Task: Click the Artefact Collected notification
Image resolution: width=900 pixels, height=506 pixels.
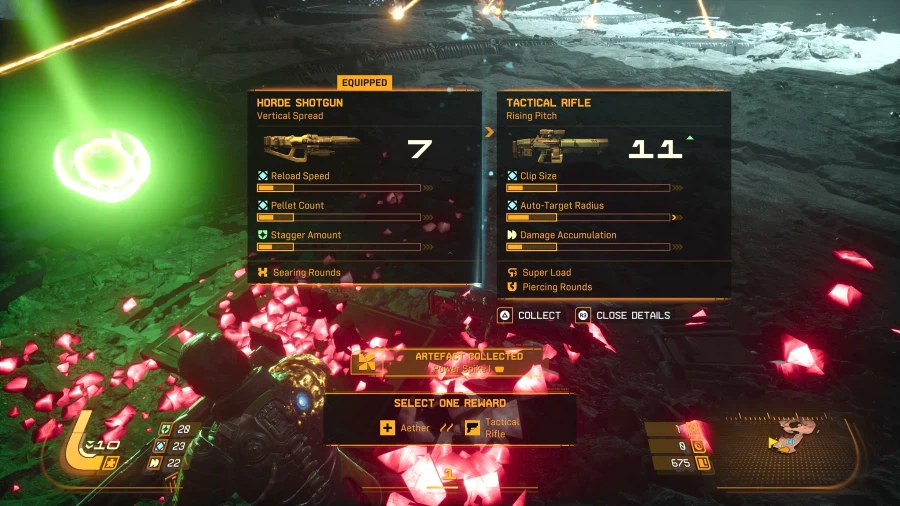Action: click(x=450, y=362)
